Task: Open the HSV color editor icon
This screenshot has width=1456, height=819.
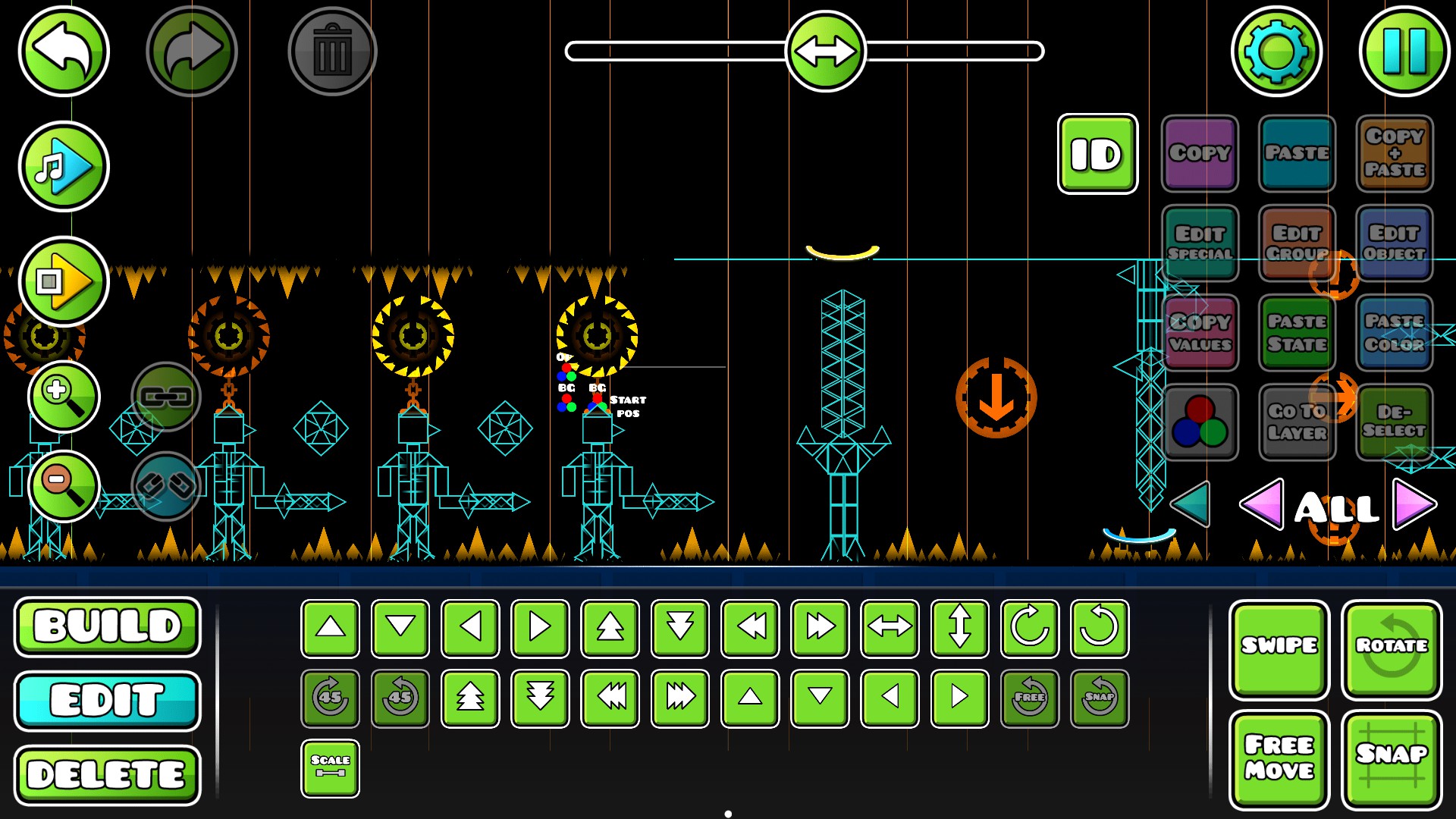Action: tap(1200, 421)
